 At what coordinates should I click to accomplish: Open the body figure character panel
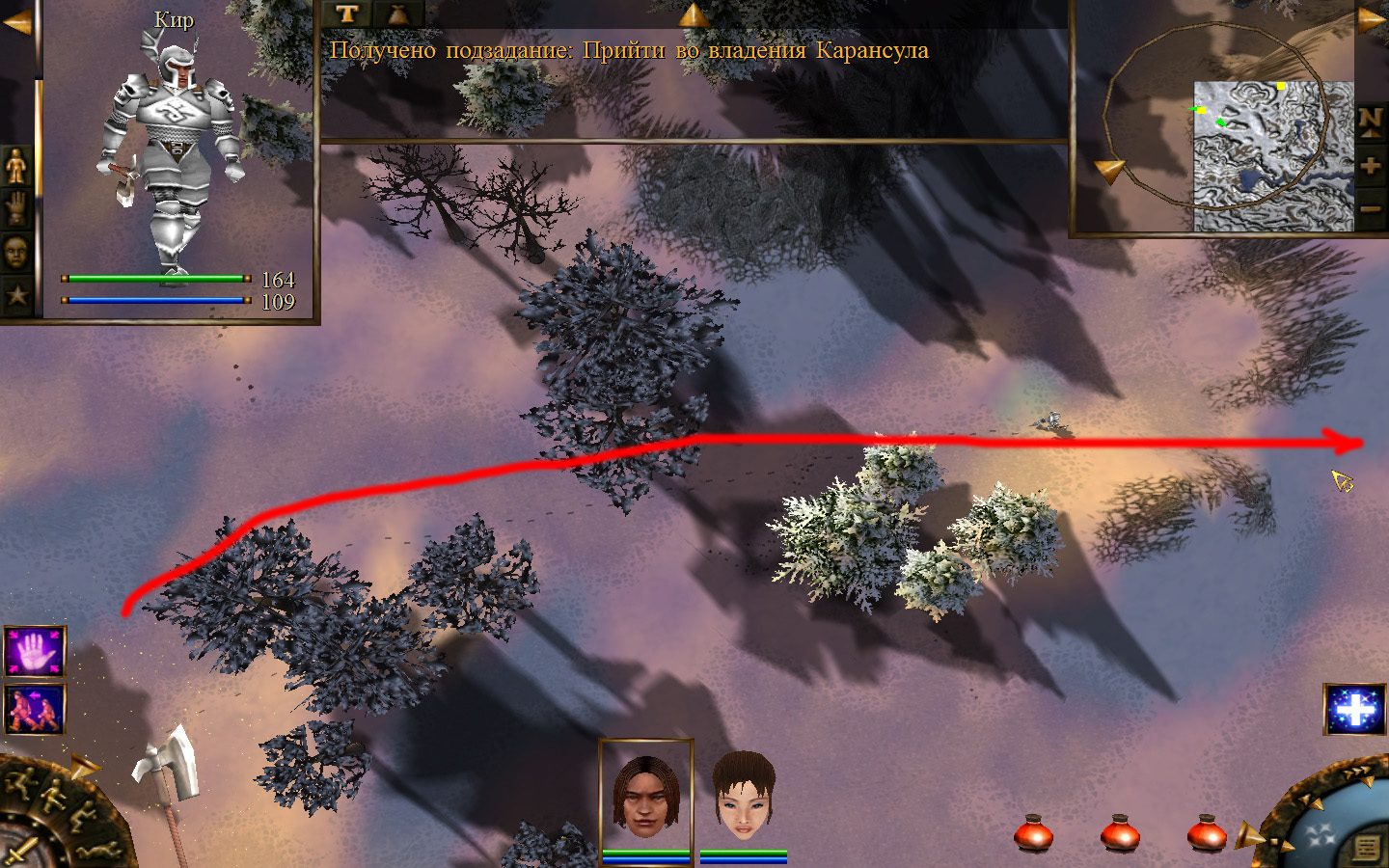16,166
